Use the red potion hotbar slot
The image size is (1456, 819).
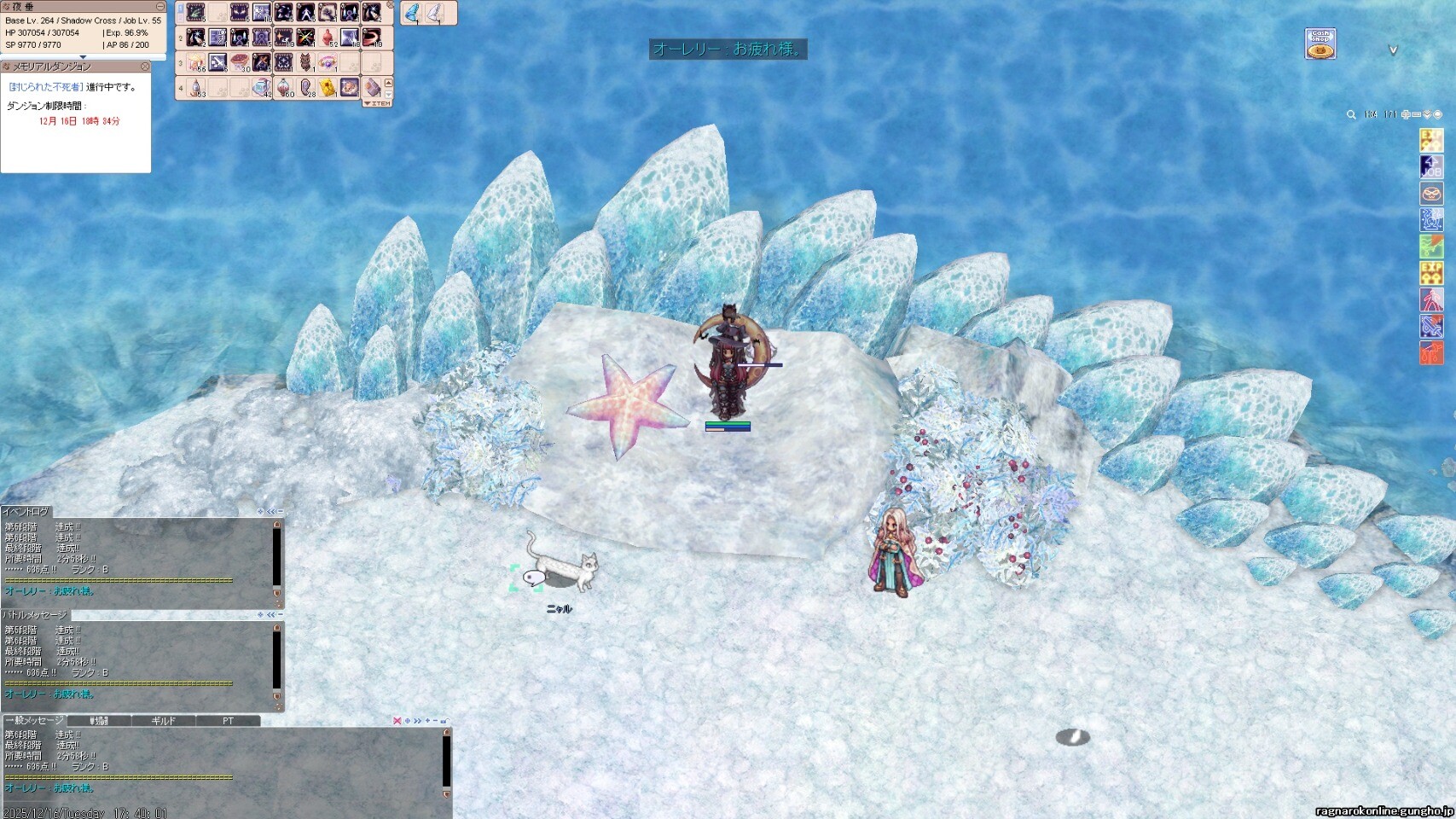point(328,38)
